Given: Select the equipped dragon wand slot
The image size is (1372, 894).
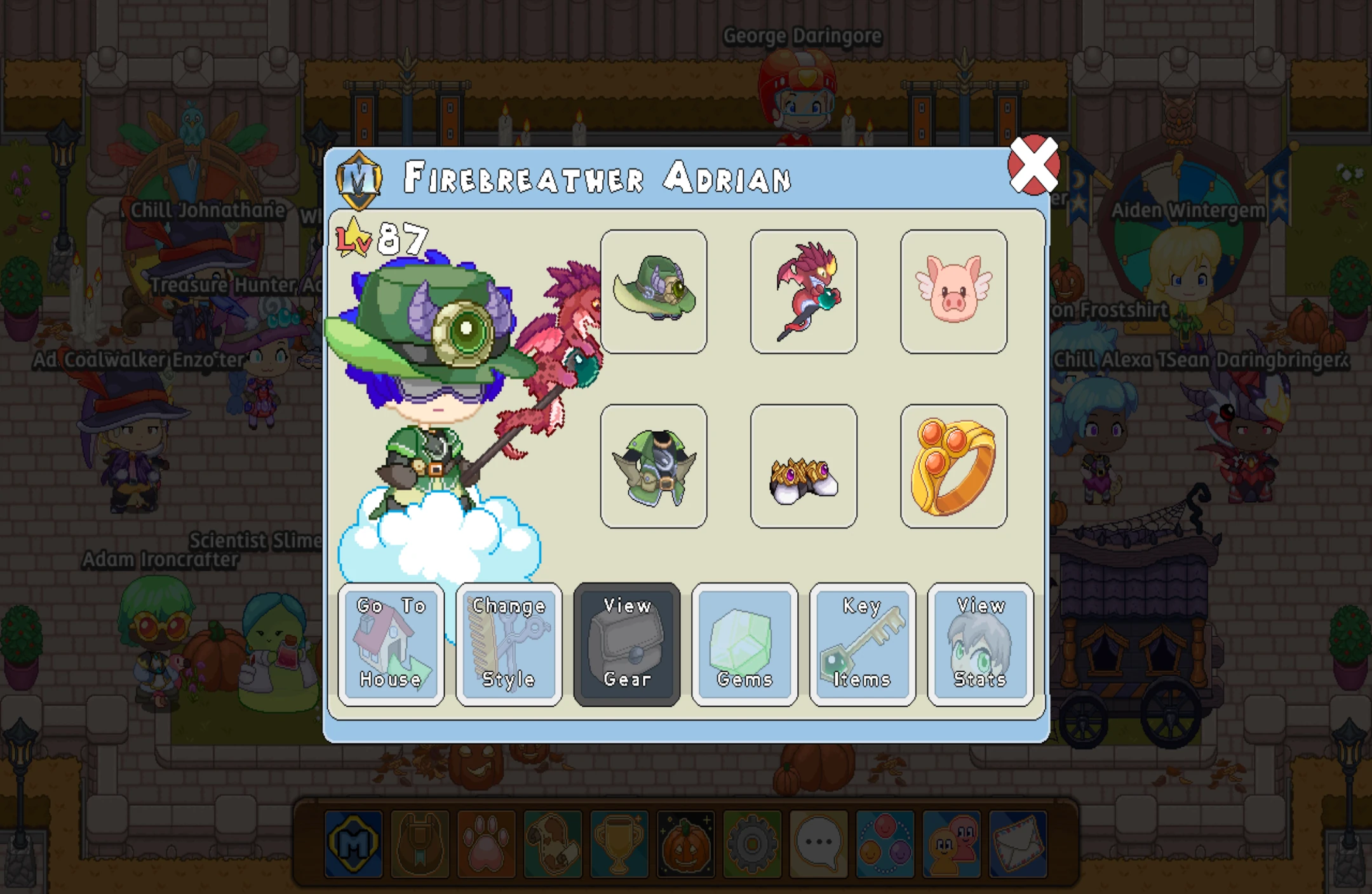Looking at the screenshot, I should [804, 291].
